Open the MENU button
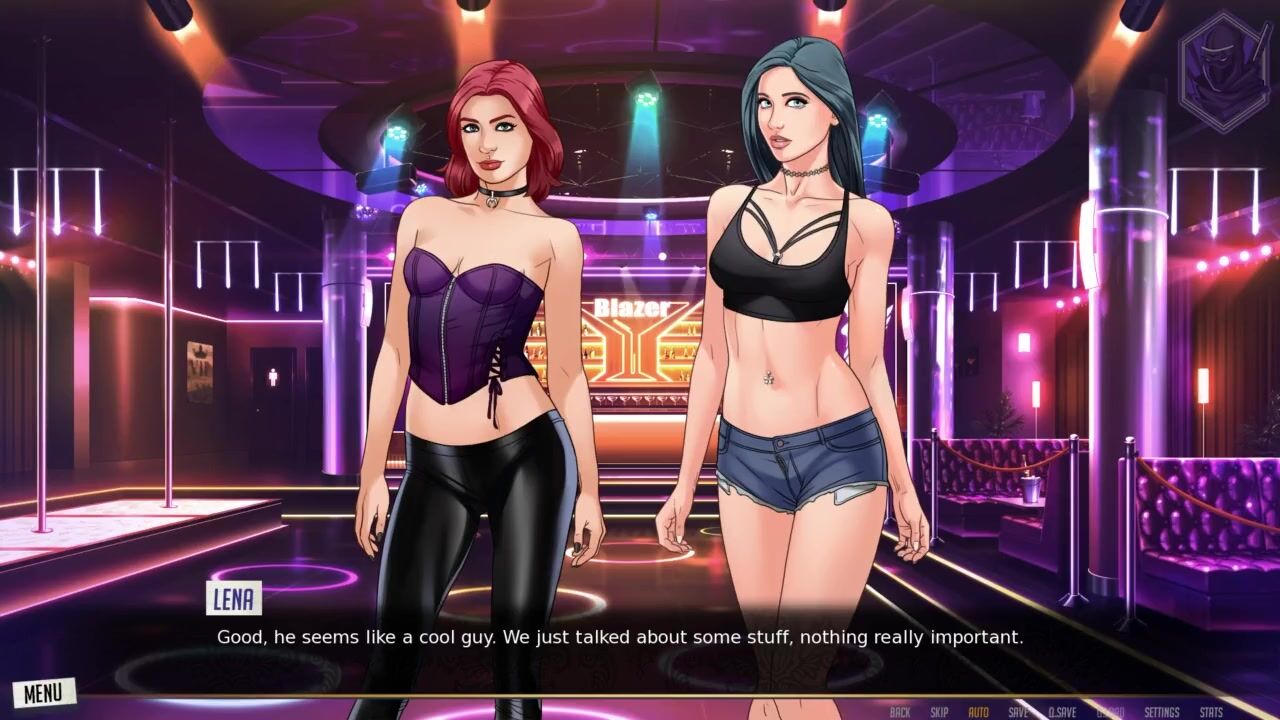The width and height of the screenshot is (1280, 720). coord(43,692)
